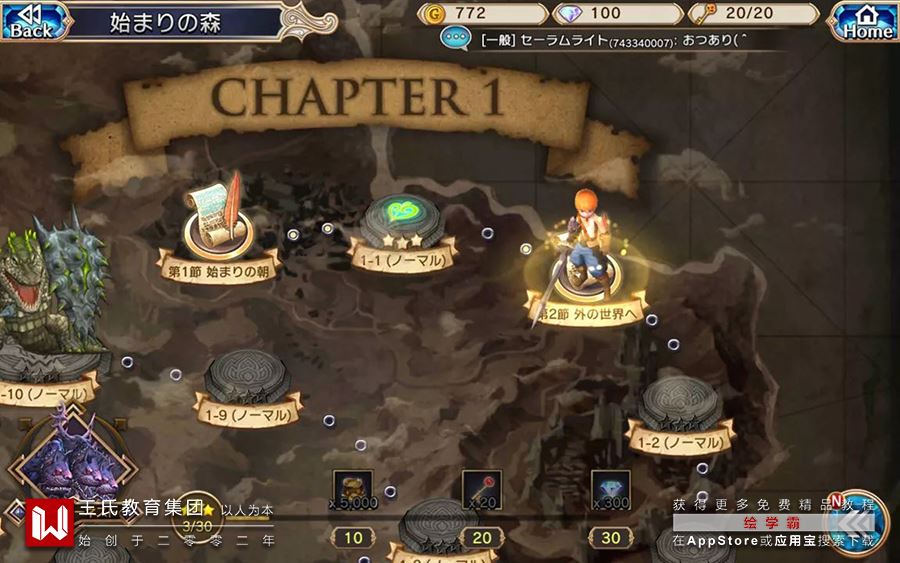Enter stage 1-1 (ノーマル)

[x=402, y=229]
